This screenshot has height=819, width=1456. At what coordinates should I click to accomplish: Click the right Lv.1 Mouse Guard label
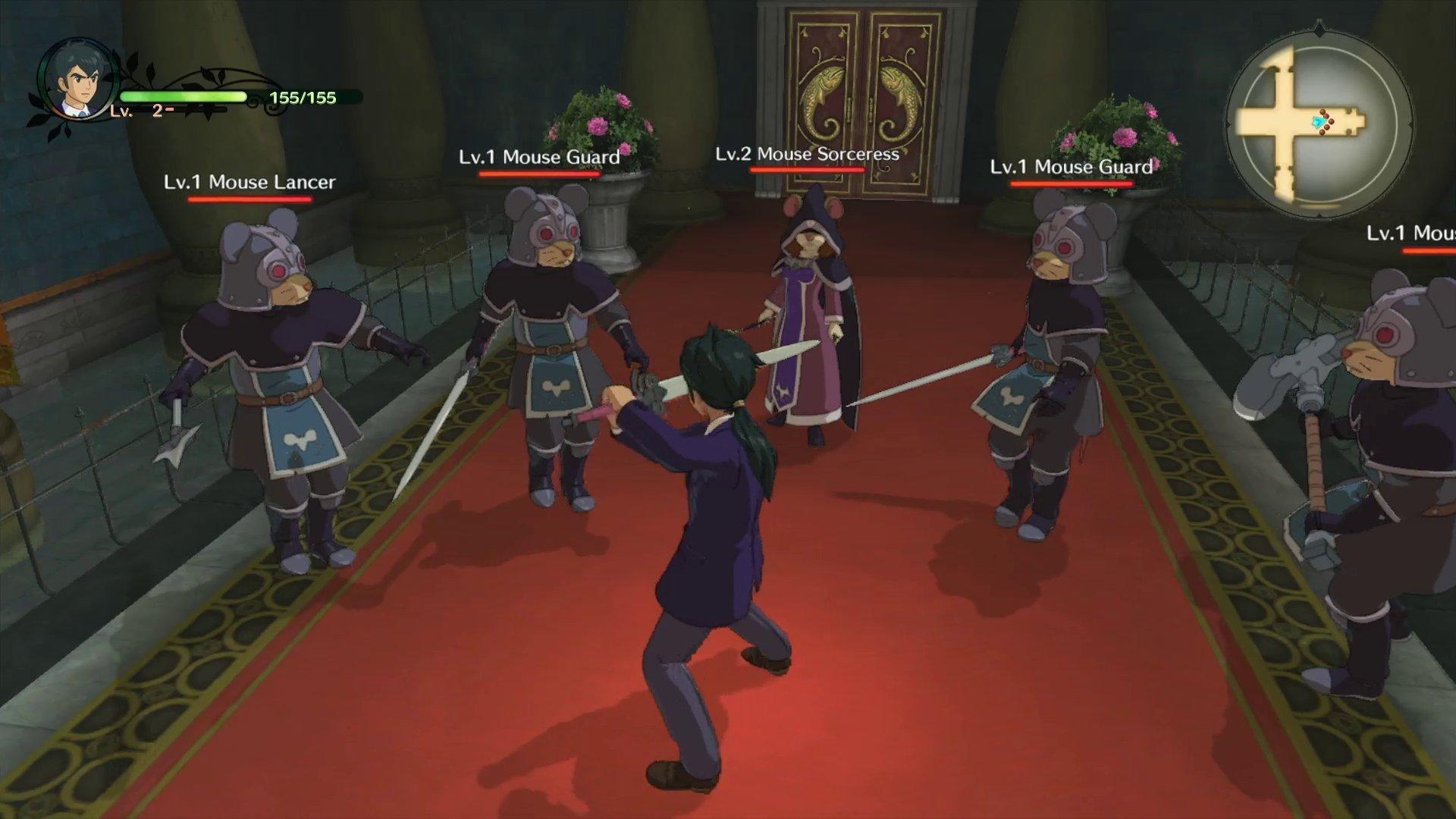(x=1072, y=168)
